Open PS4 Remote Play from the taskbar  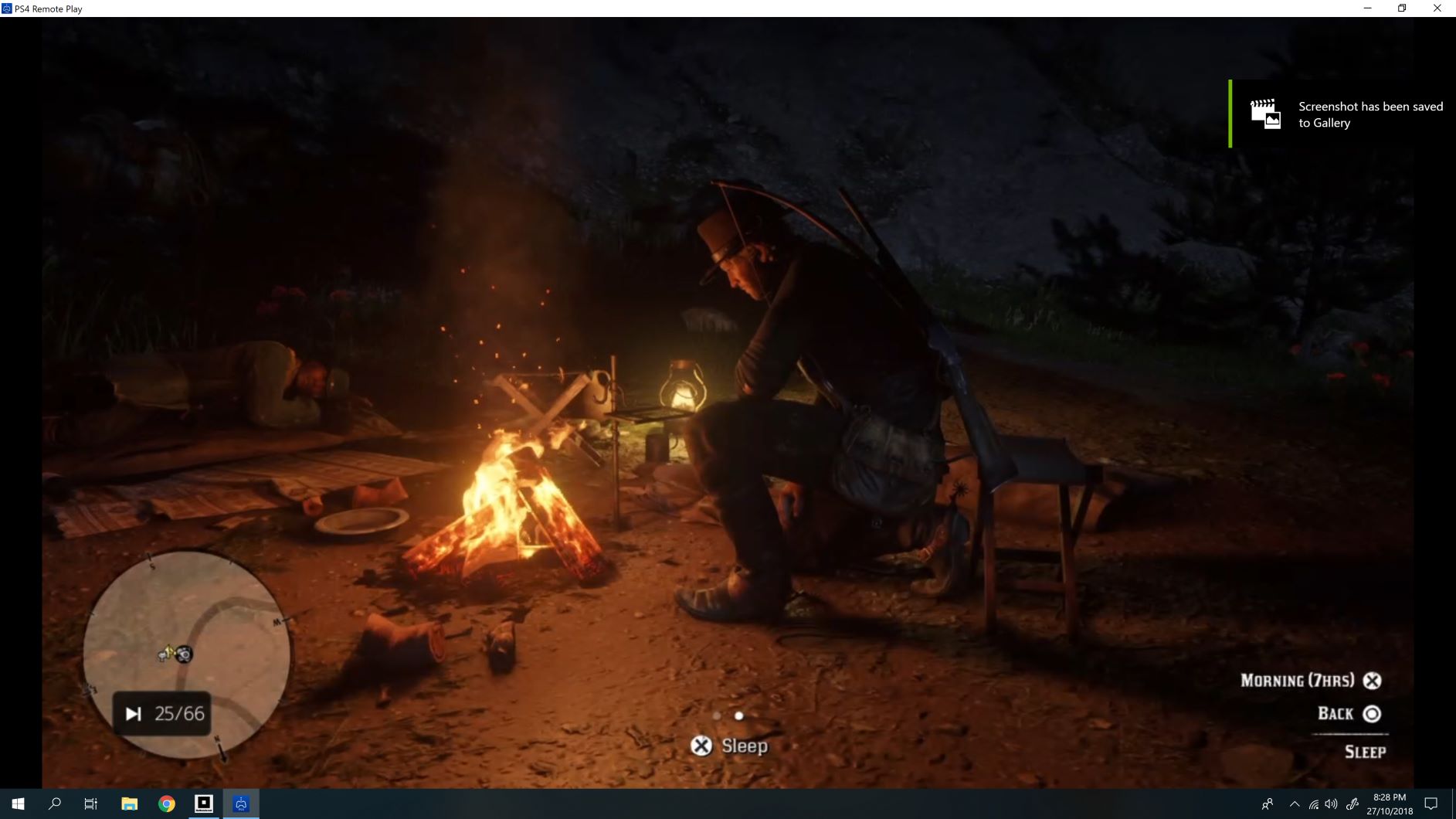[x=240, y=803]
